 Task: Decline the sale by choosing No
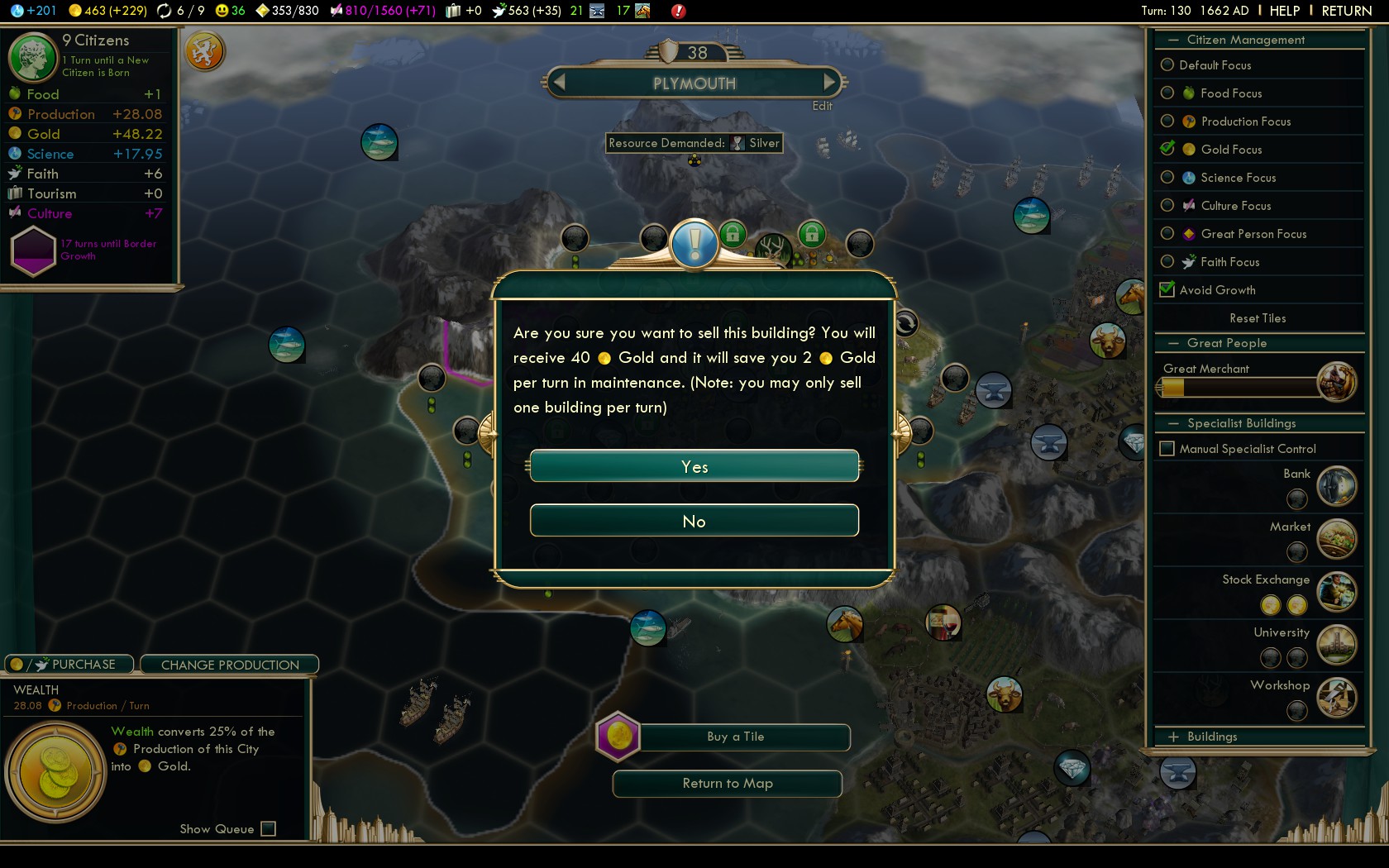694,521
